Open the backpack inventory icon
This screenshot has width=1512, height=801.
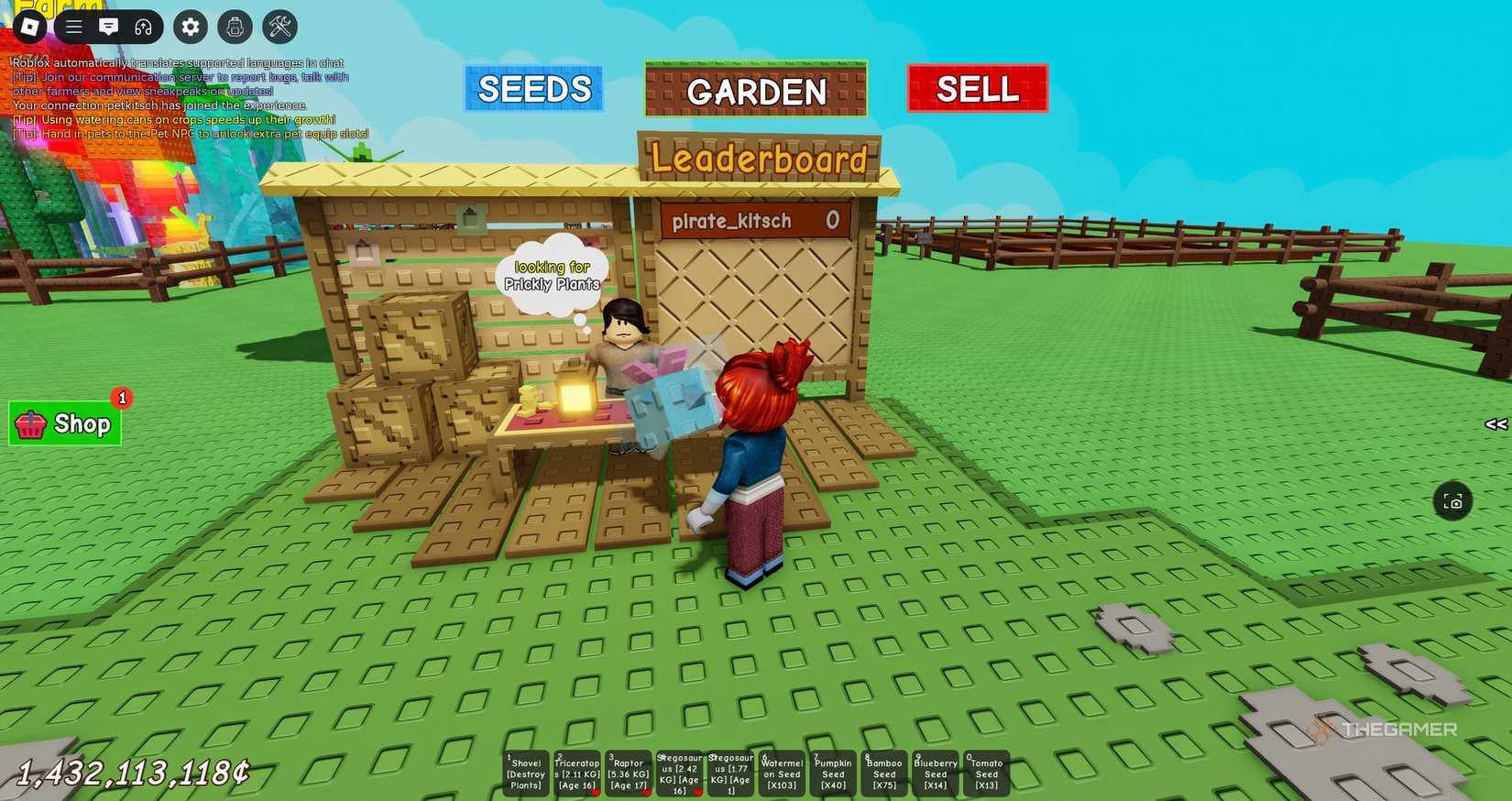click(x=234, y=27)
